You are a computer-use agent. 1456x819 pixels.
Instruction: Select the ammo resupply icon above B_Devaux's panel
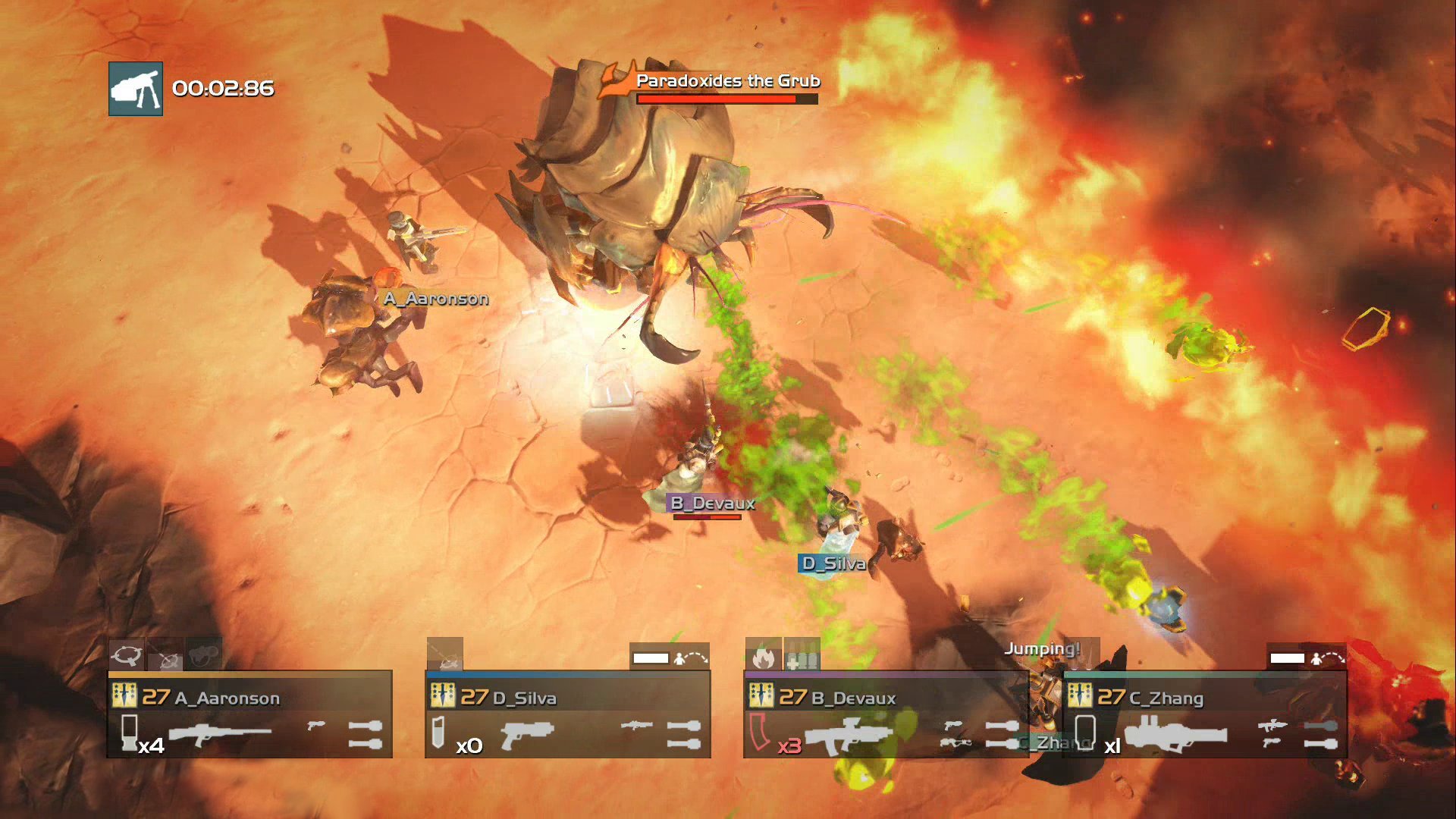pyautogui.click(x=802, y=656)
